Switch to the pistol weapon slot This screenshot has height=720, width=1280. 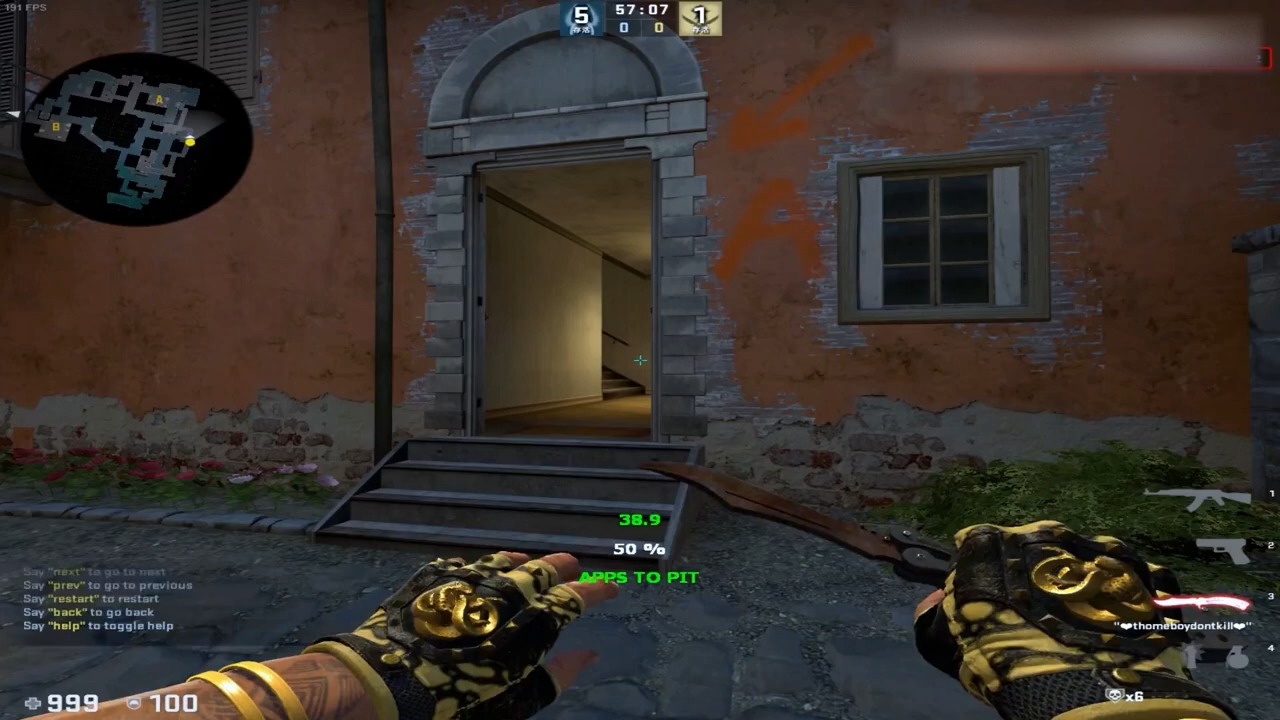[1222, 549]
